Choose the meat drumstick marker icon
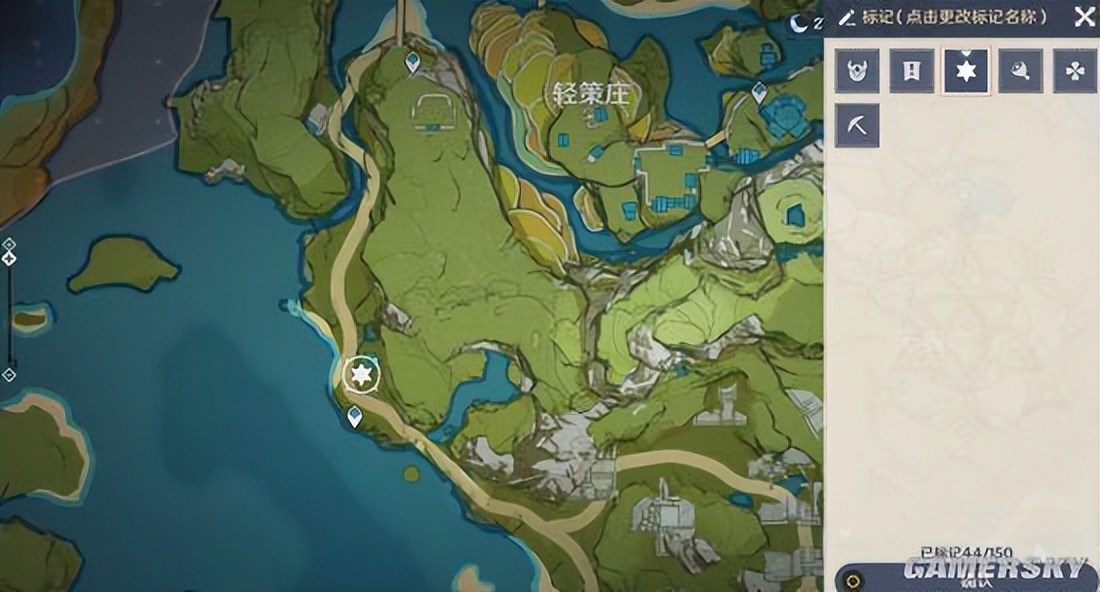Screen dimensions: 1100x592 pyautogui.click(x=1020, y=71)
